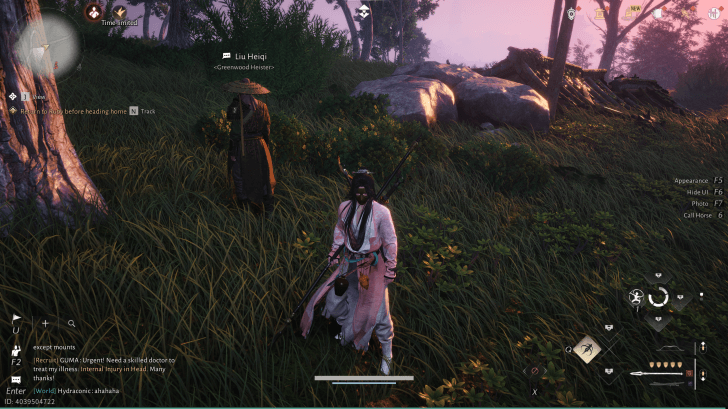Screen dimensions: 728x409
Task: Open the circular minimap
Action: point(47,43)
